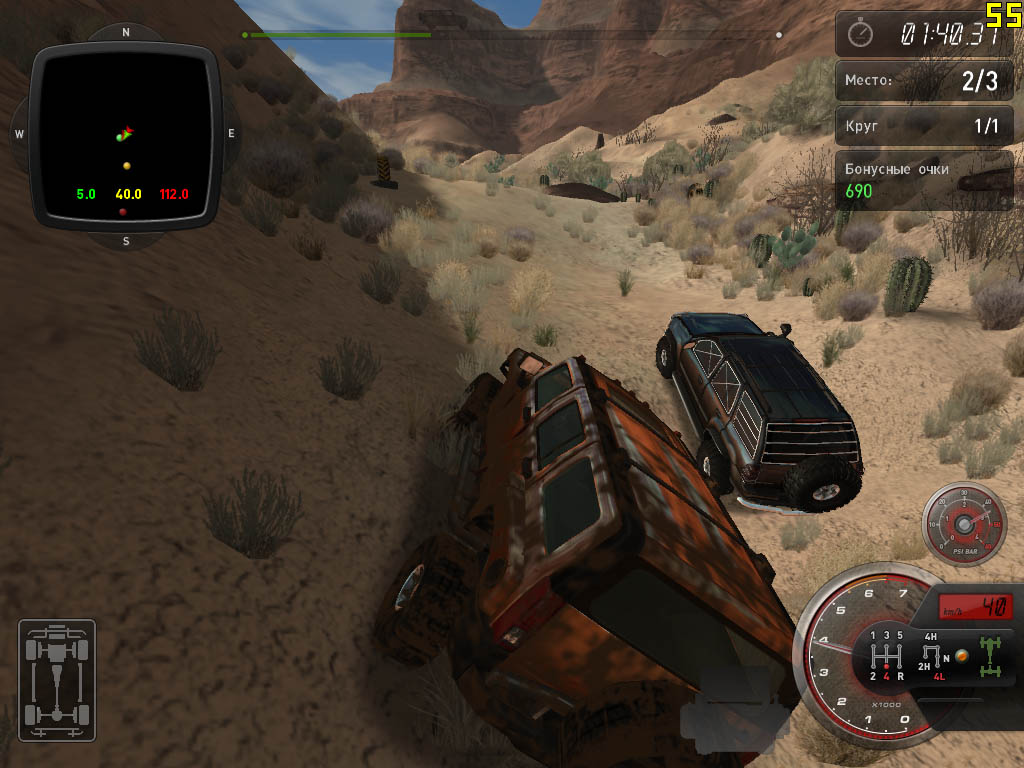Select the vehicle chassis damage diagram
The image size is (1024, 768).
[57, 680]
